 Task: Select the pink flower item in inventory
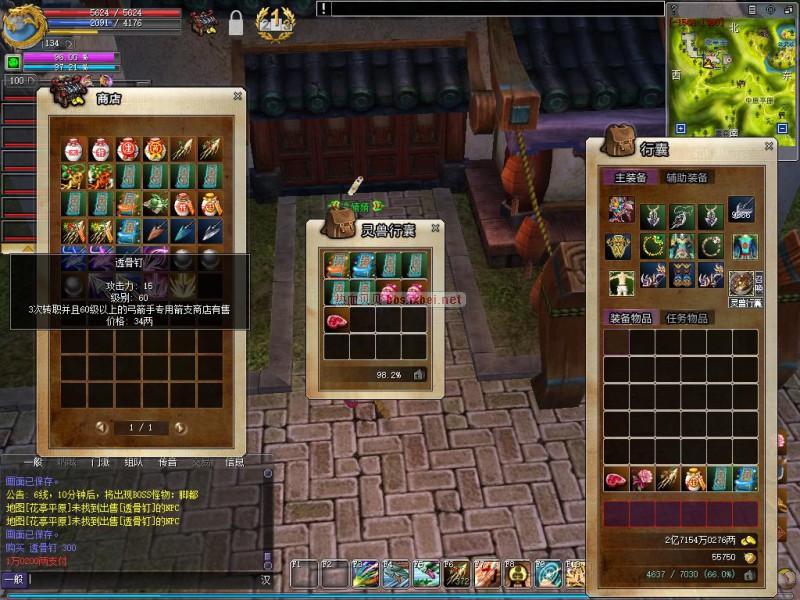(642, 478)
